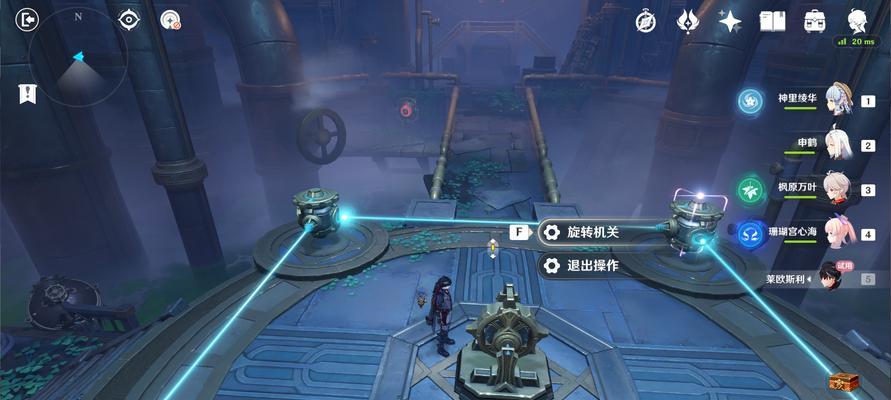Click the disabled co-op mode icon
Screen dimensions: 891x400
click(171, 20)
